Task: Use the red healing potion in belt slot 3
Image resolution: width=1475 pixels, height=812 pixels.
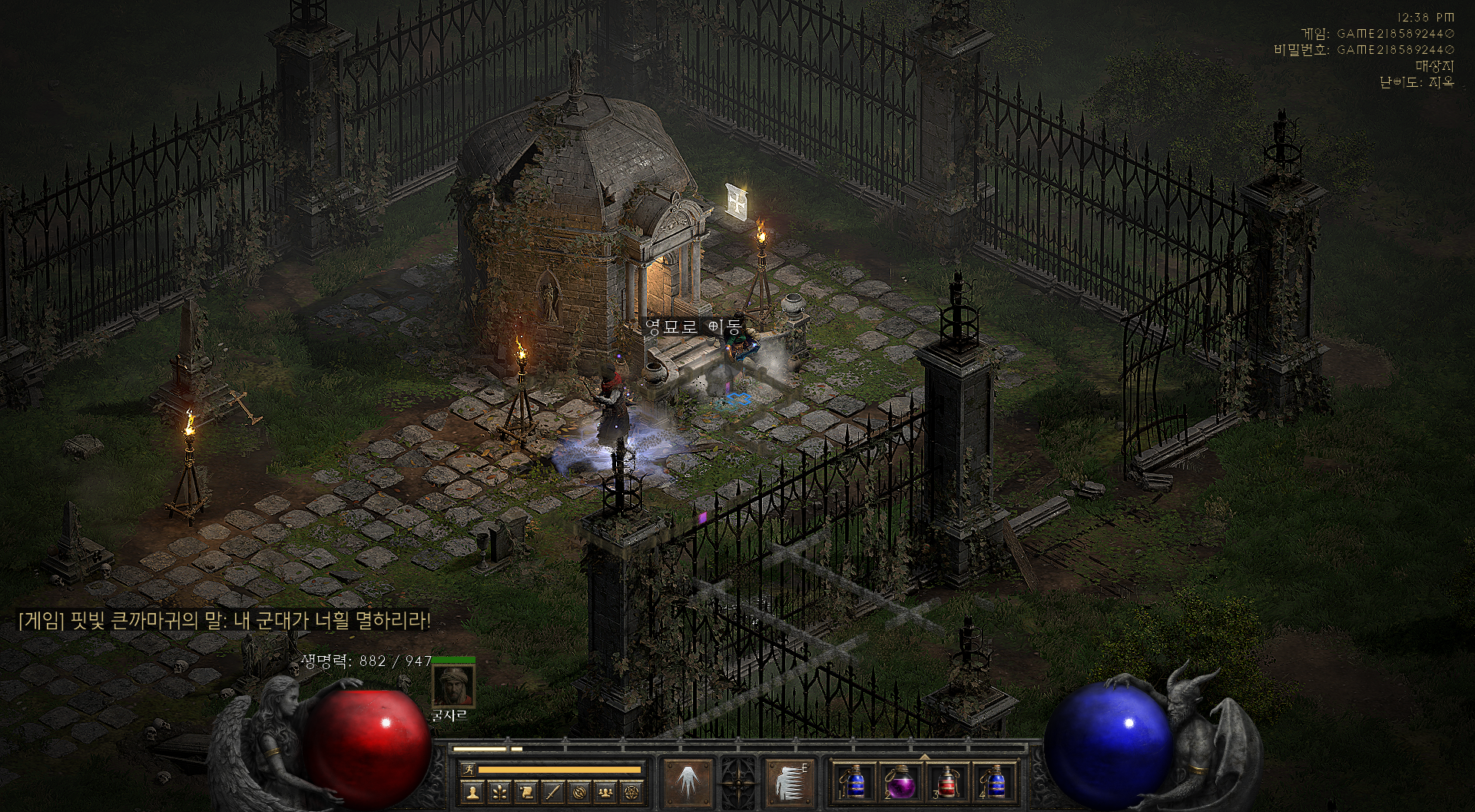Action: 948,782
